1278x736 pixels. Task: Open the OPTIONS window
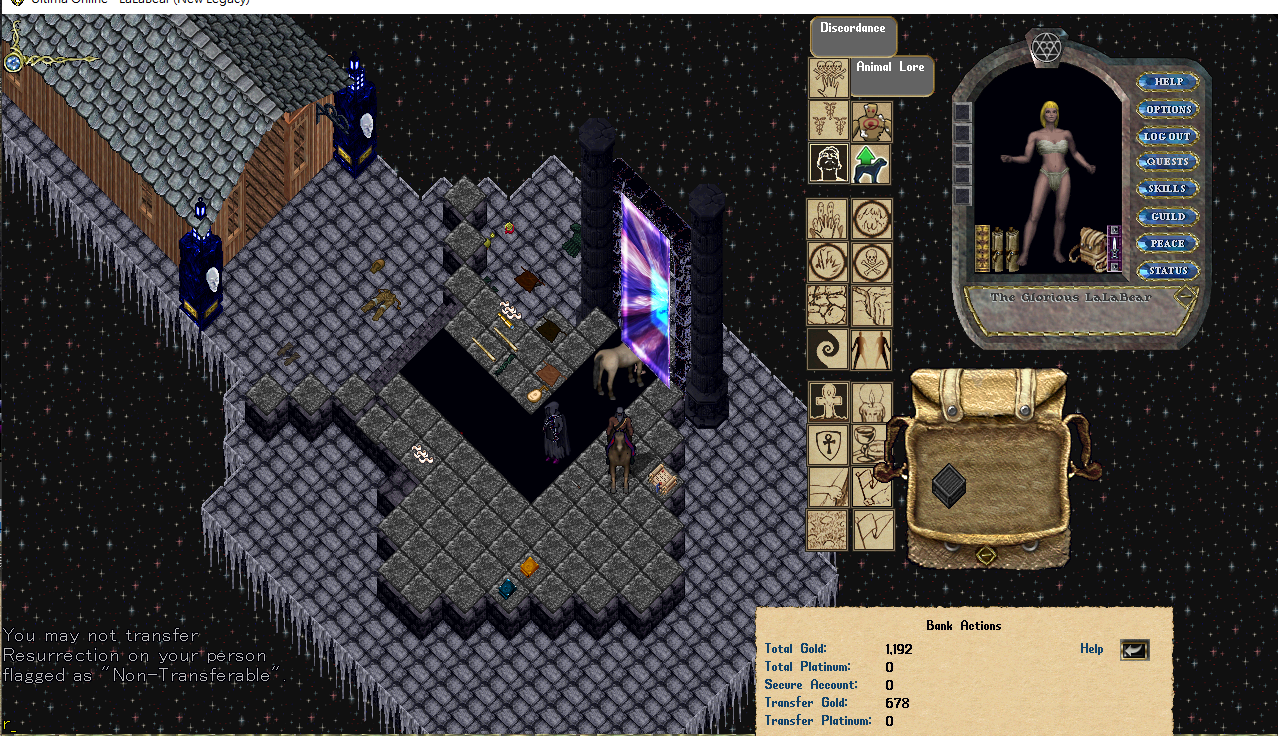(1167, 109)
